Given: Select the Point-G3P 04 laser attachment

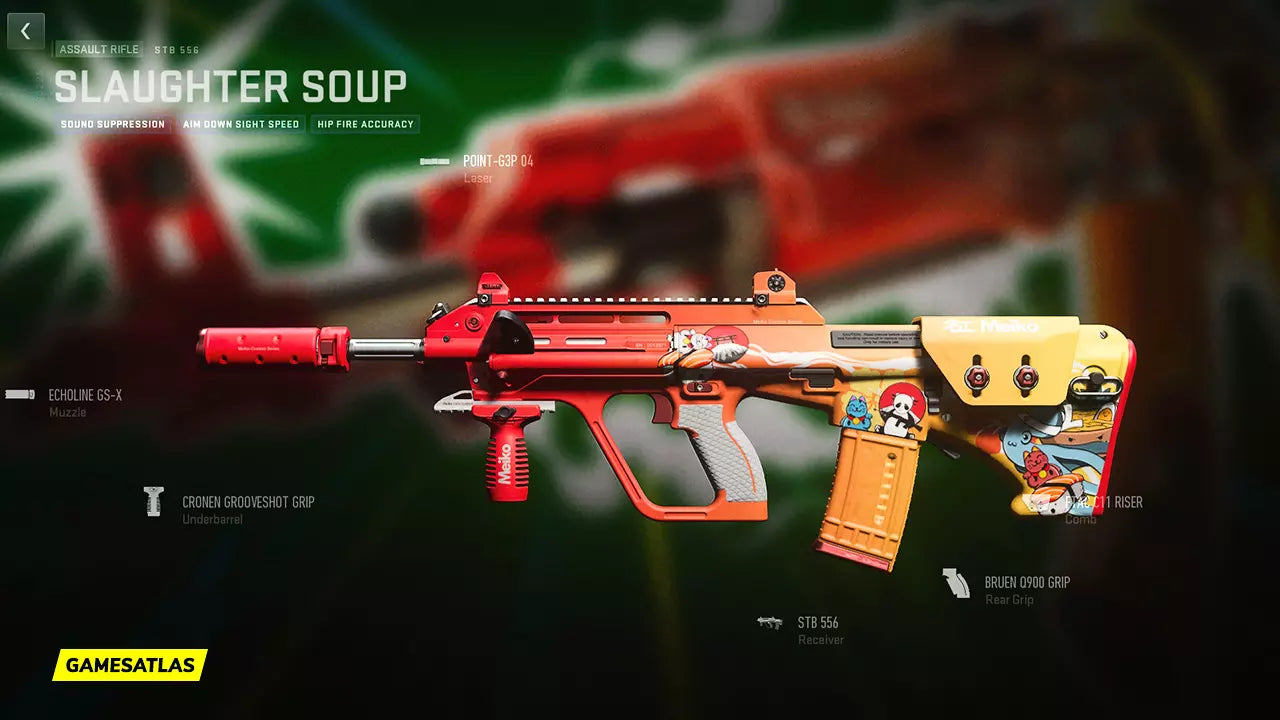Looking at the screenshot, I should coord(497,161).
